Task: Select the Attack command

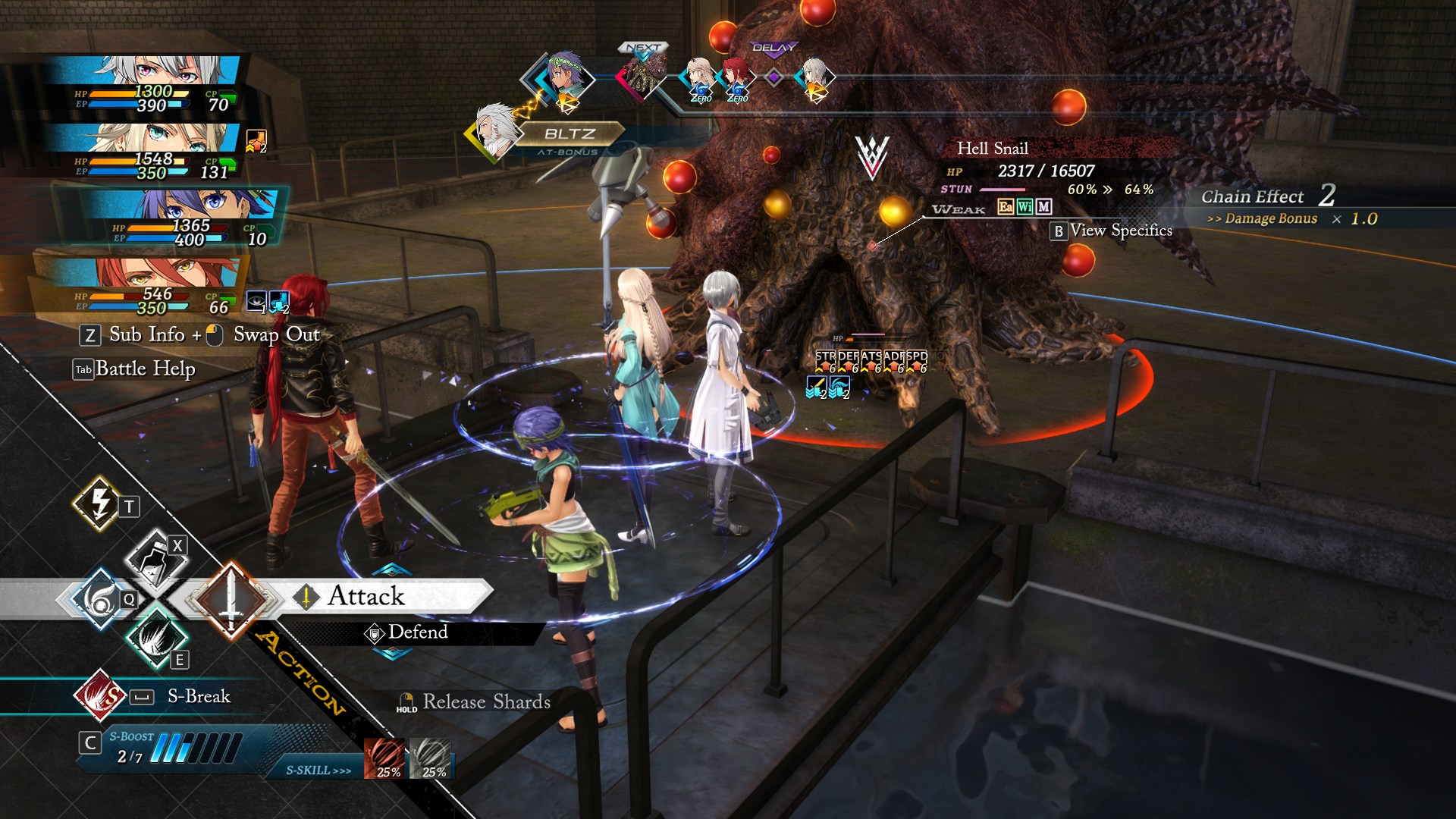Action: click(366, 597)
